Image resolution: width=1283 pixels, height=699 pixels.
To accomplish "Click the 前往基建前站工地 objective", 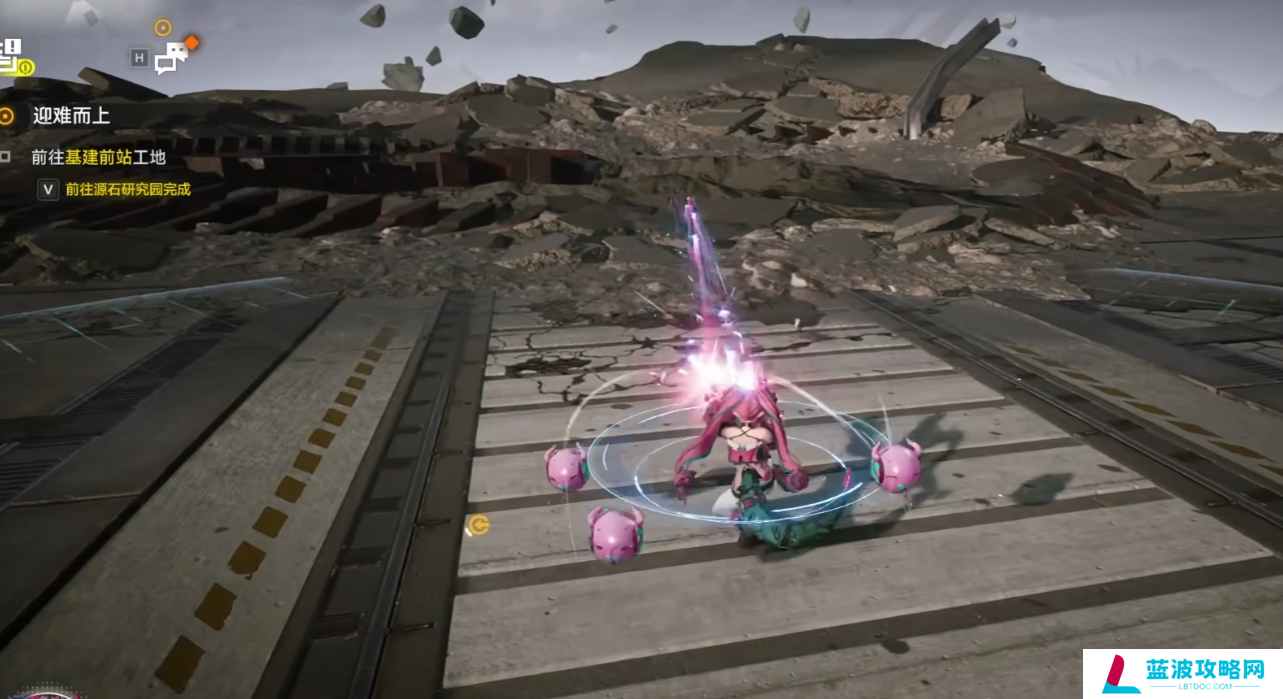I will point(98,157).
